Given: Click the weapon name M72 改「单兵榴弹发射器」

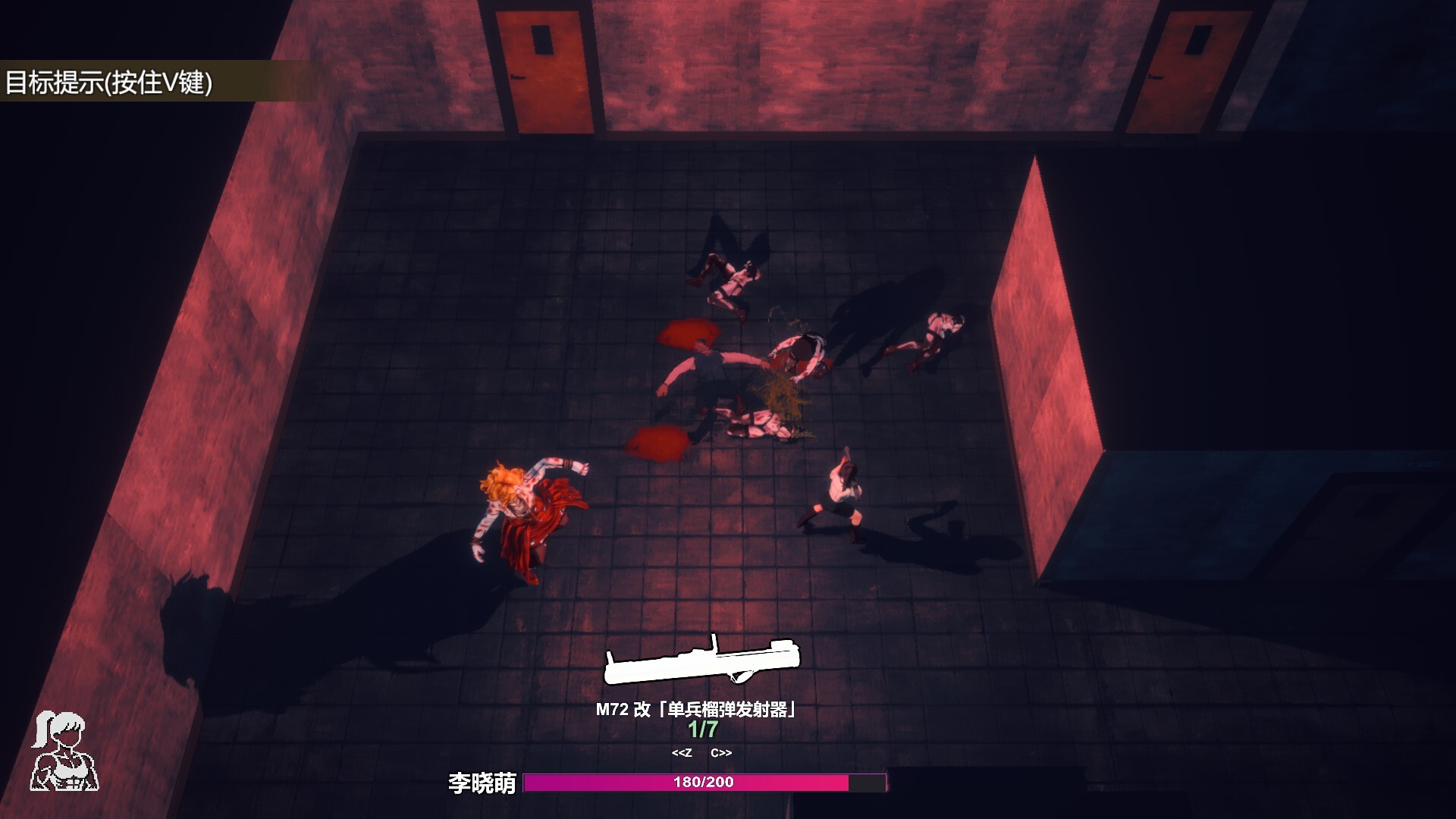Looking at the screenshot, I should pos(695,709).
